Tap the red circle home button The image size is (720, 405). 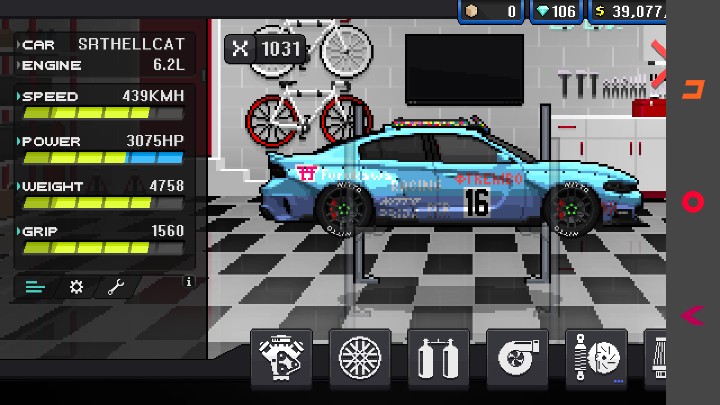692,203
